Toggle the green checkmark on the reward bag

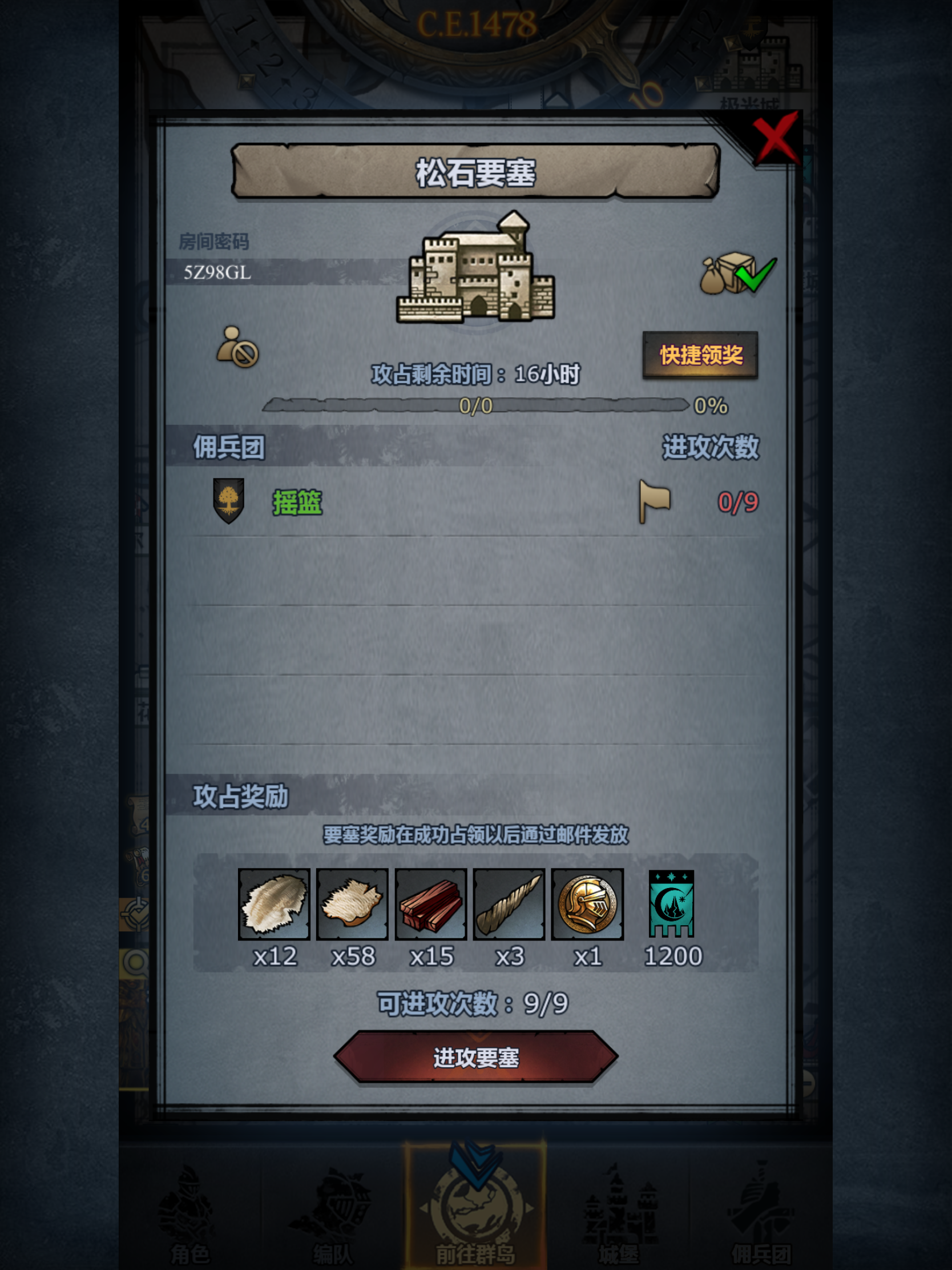click(x=753, y=275)
